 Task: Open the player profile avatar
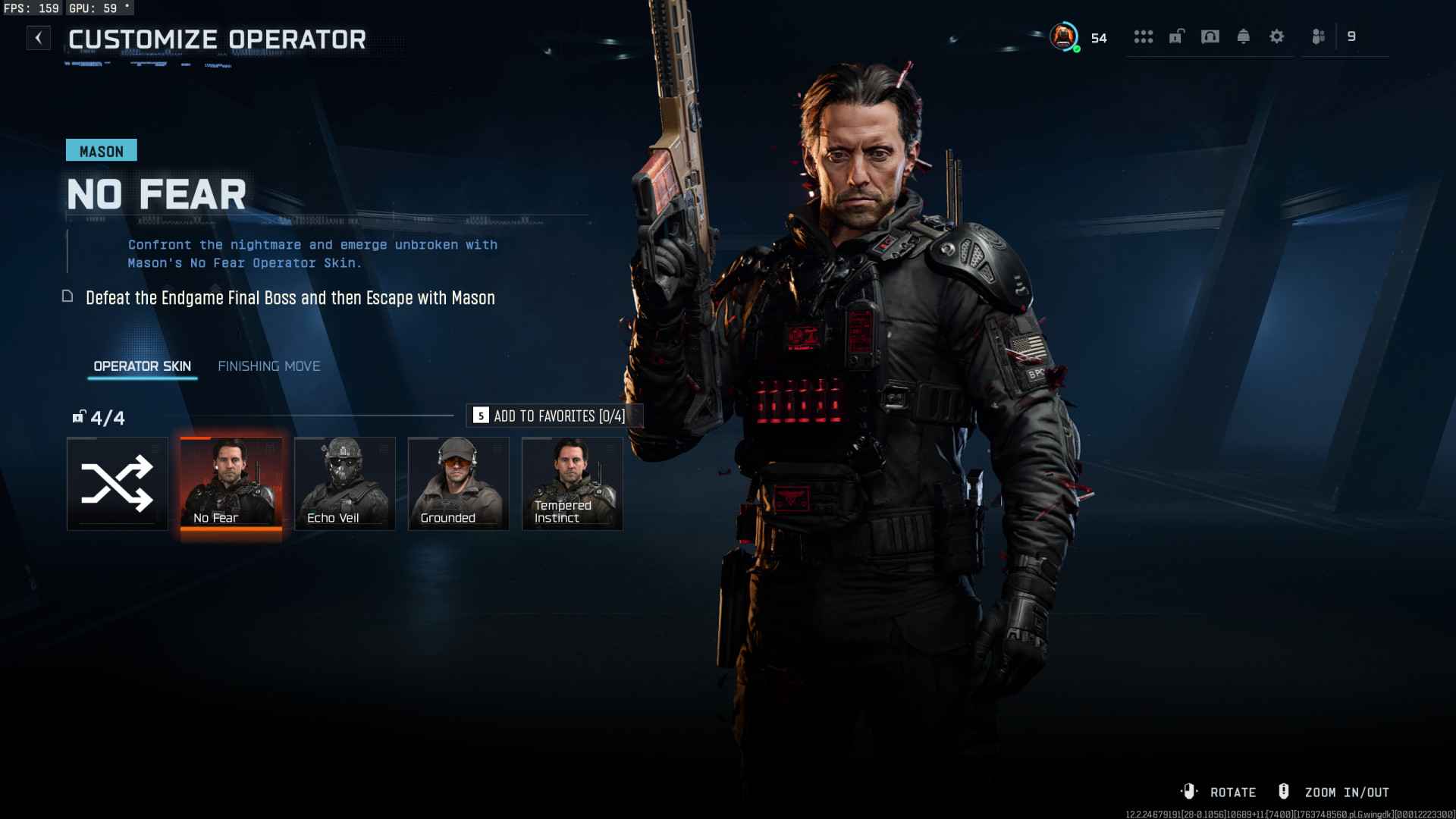[x=1063, y=36]
